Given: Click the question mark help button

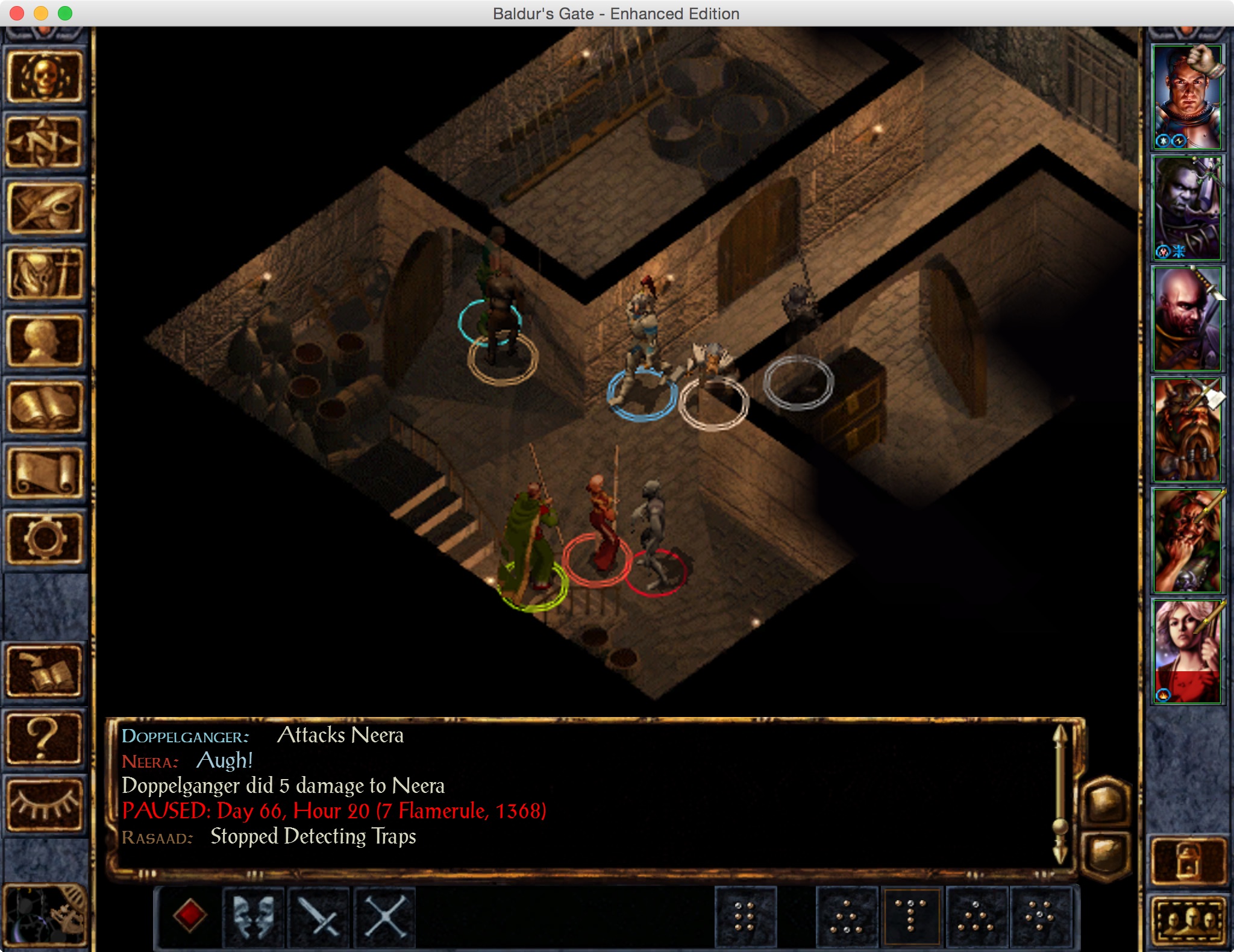Looking at the screenshot, I should [44, 739].
